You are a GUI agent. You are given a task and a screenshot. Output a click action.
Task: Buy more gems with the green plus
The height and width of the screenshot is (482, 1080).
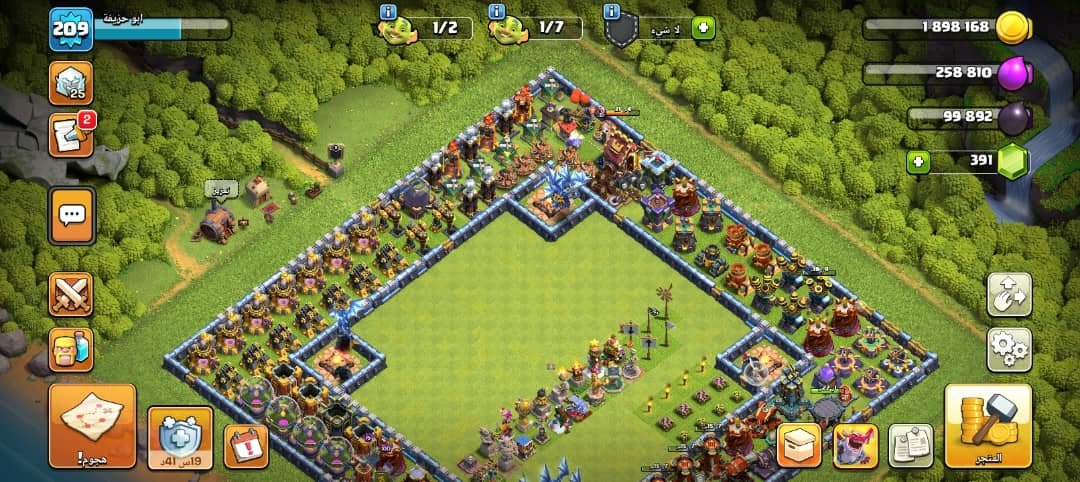point(917,161)
